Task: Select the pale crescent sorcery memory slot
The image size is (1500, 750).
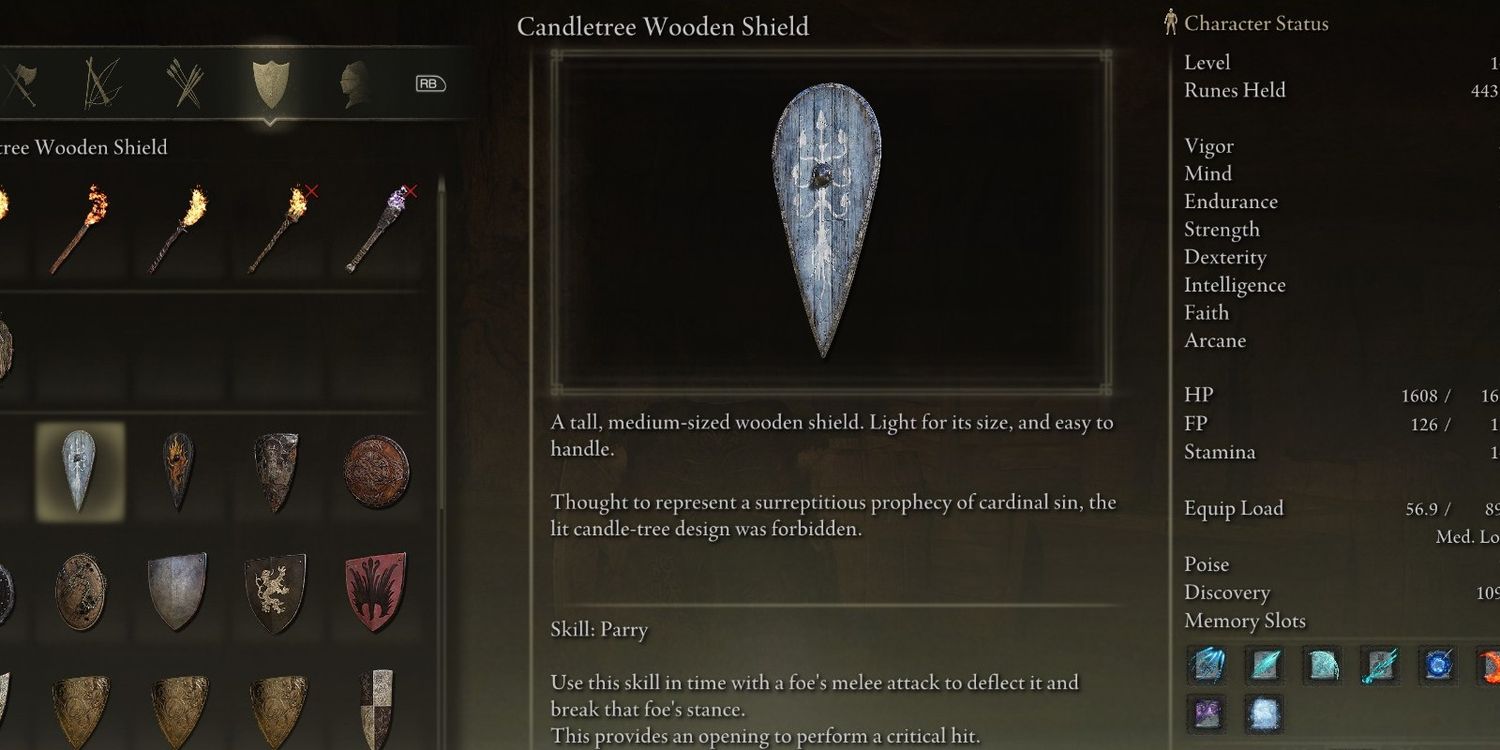Action: pyautogui.click(x=1321, y=664)
